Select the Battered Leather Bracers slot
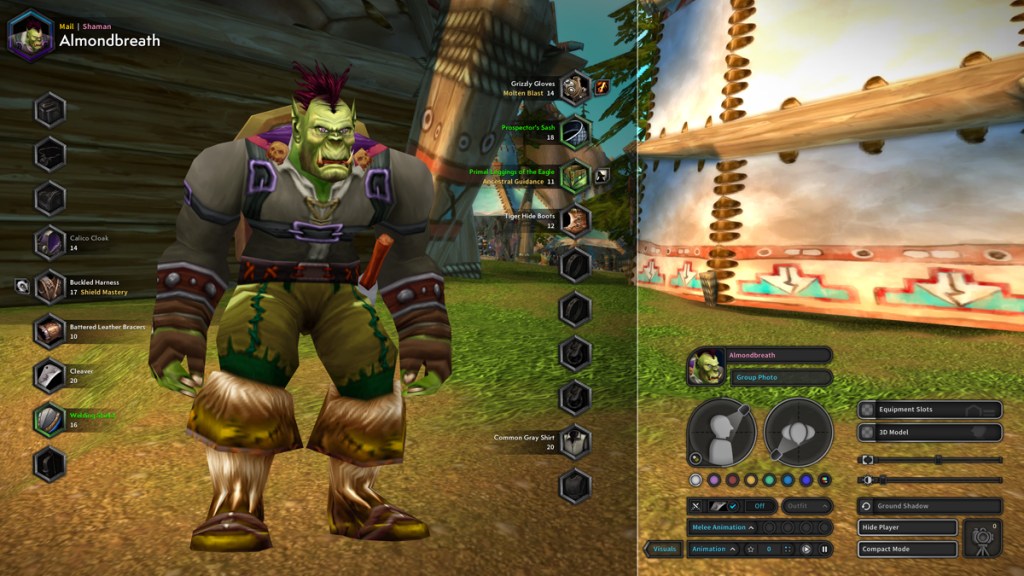This screenshot has width=1024, height=576. (x=50, y=331)
